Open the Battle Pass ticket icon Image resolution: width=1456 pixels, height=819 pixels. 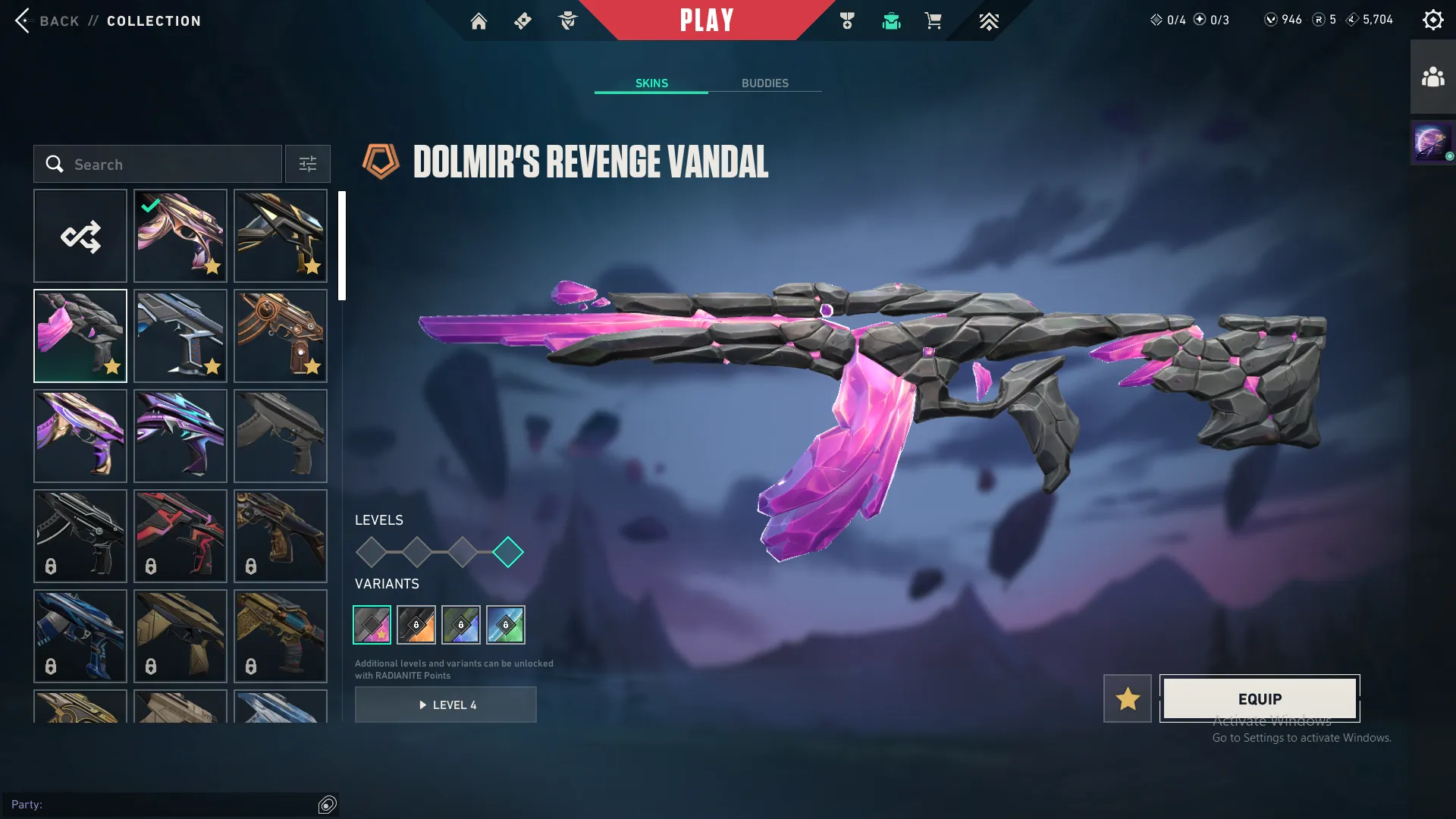click(522, 21)
